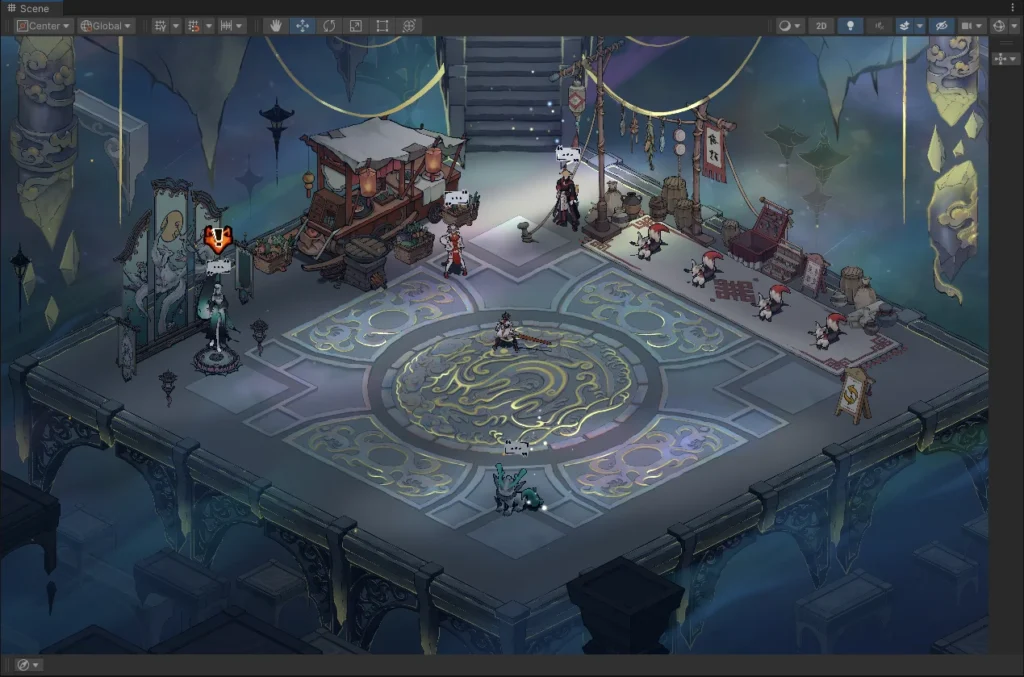
Task: Open the Center pivot dropdown
Action: pos(44,26)
